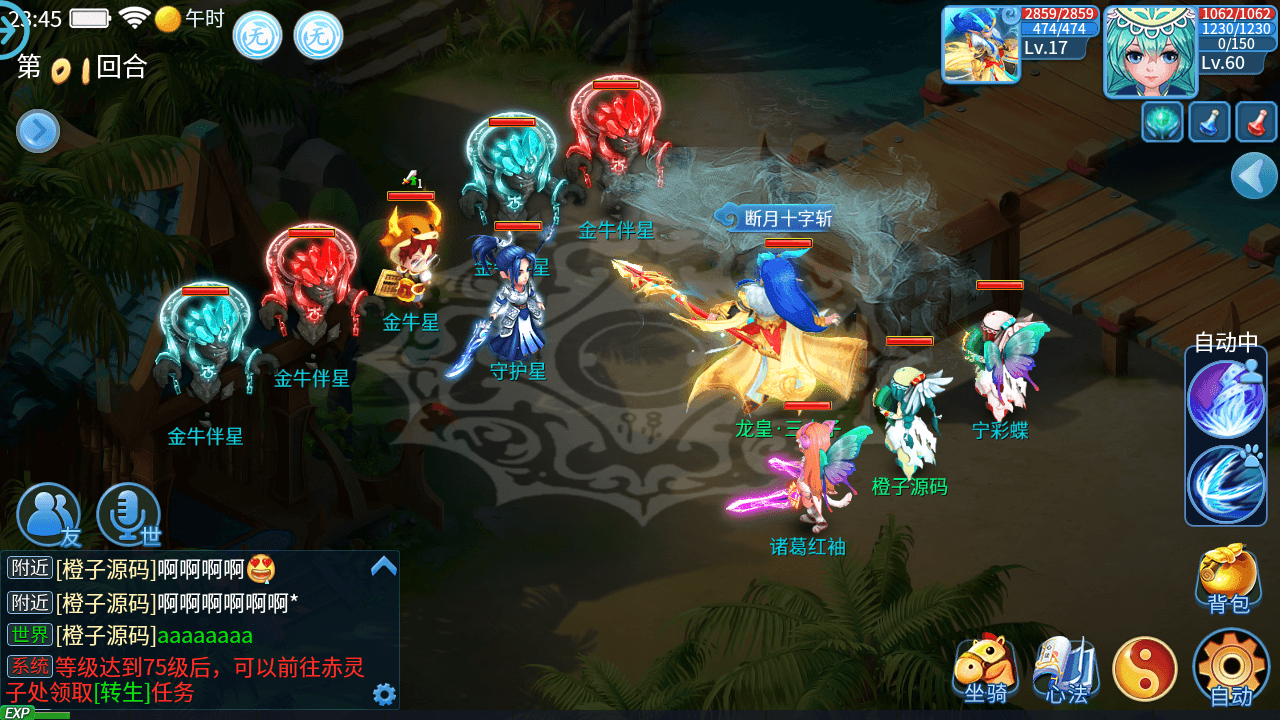Viewport: 1280px width, 720px height.
Task: Collapse the chat window with the chevron
Action: pos(382,565)
